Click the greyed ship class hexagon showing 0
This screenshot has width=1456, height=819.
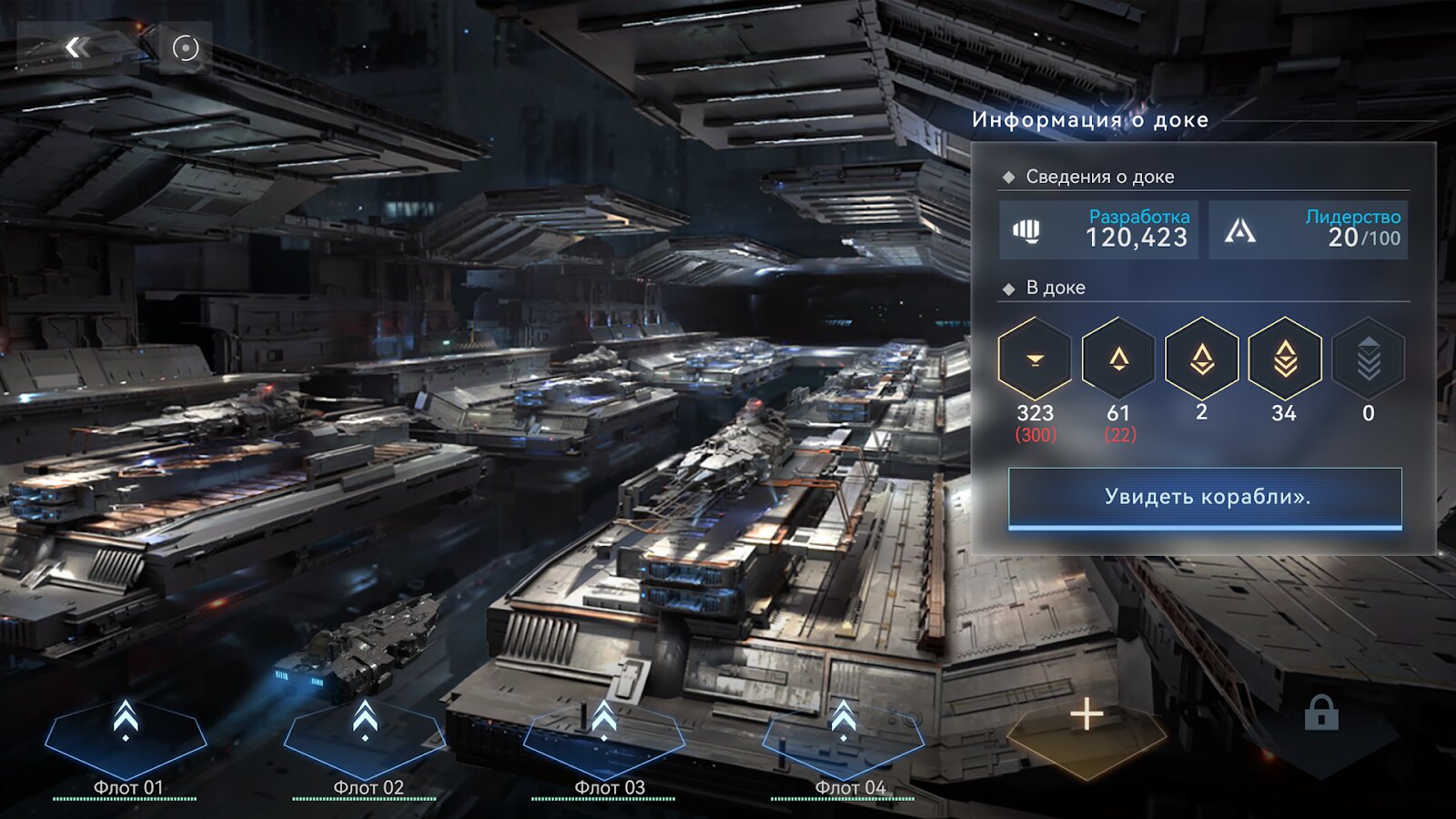pos(1368,359)
